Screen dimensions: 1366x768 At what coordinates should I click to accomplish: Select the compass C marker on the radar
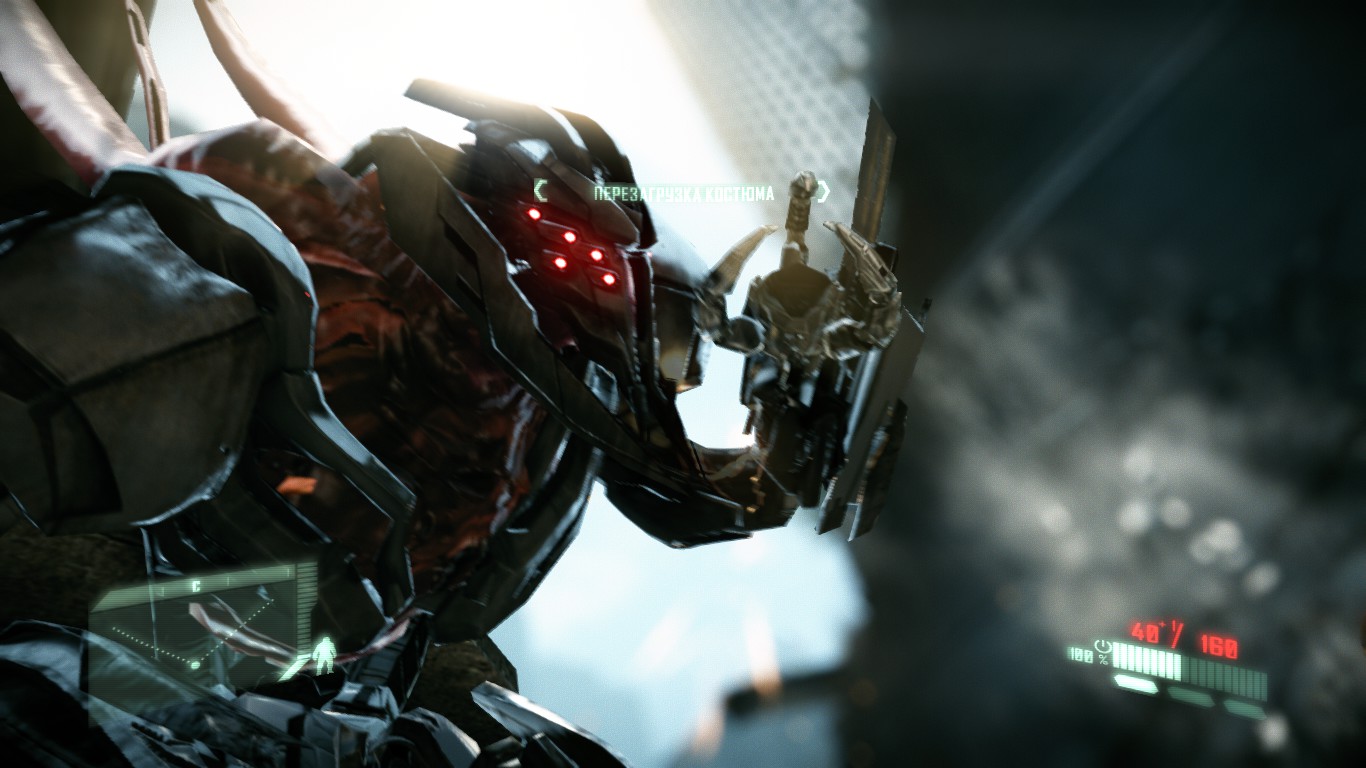[x=196, y=586]
